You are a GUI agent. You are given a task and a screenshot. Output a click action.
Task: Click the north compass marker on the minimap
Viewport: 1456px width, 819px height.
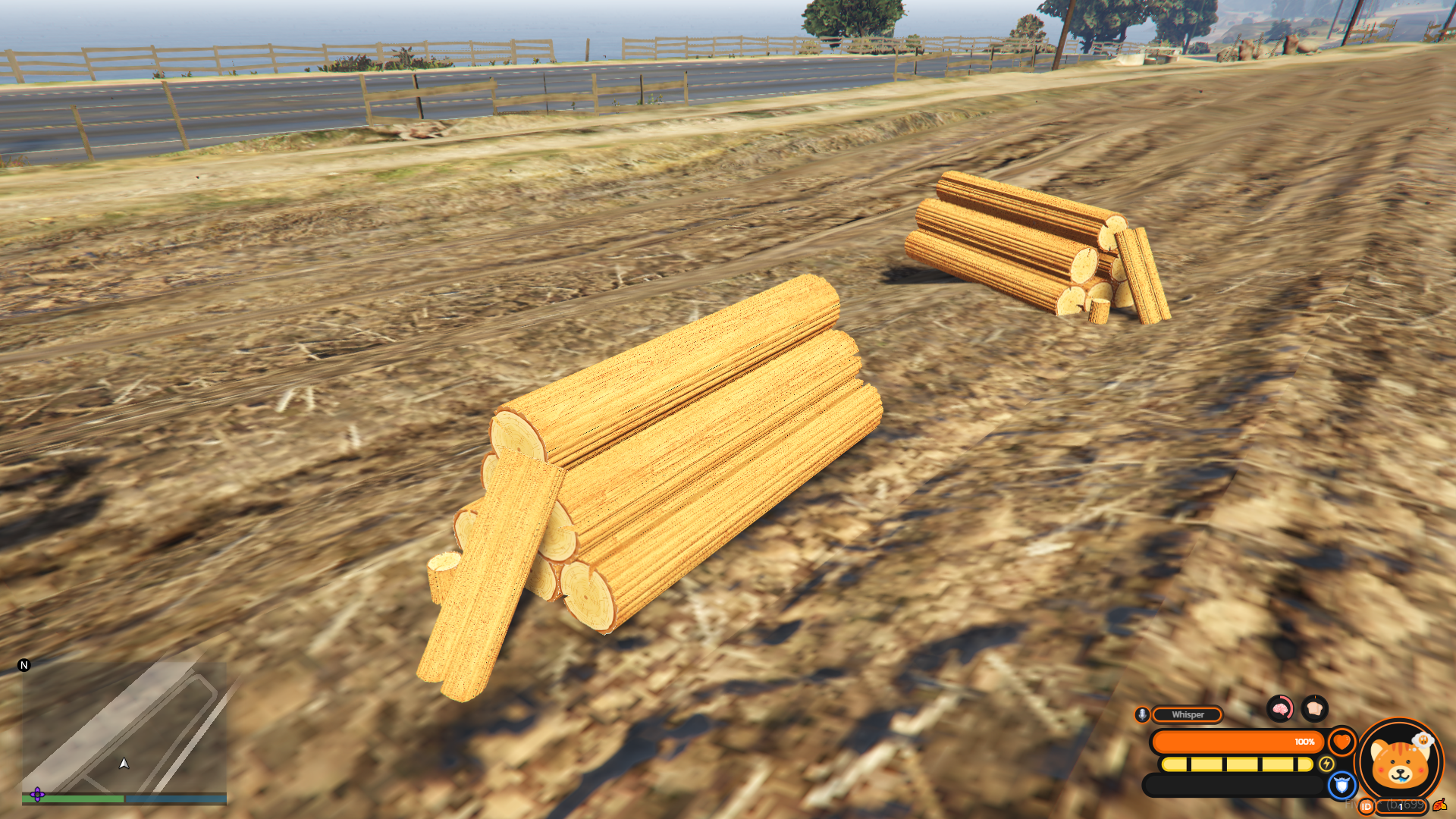point(24,665)
